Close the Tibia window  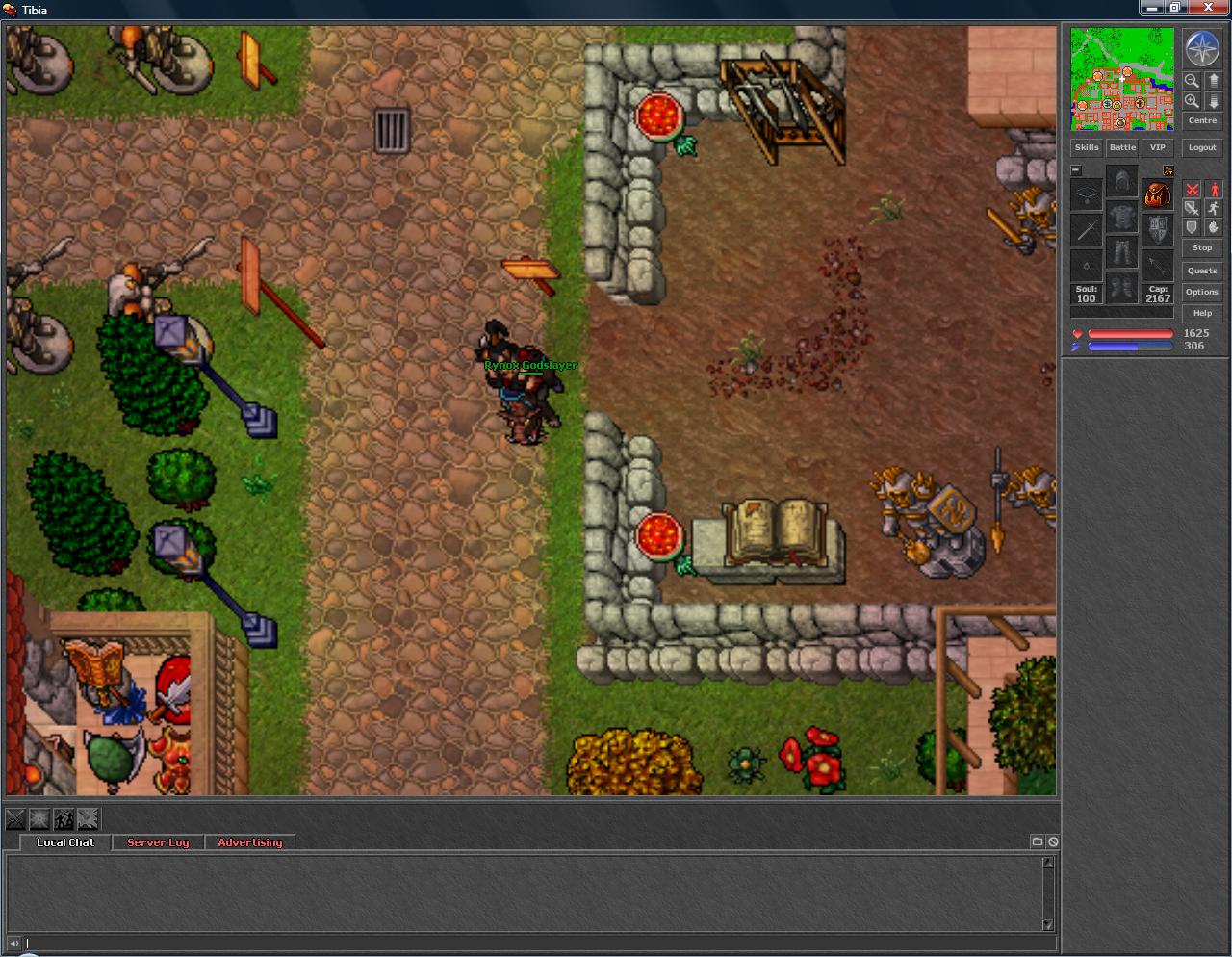(x=1207, y=8)
